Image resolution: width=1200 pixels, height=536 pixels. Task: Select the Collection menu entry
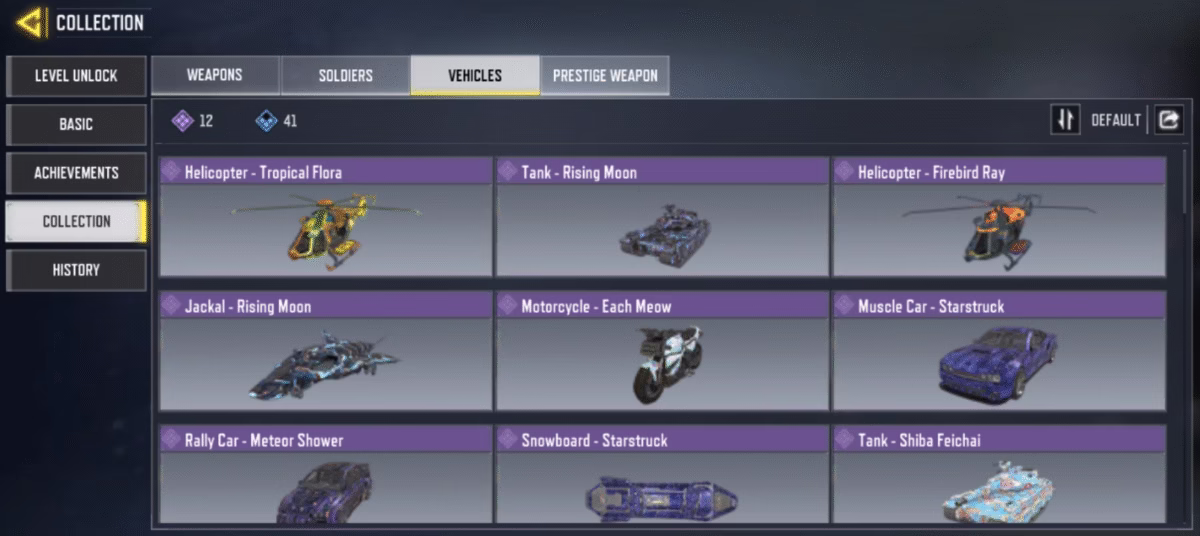tap(76, 221)
